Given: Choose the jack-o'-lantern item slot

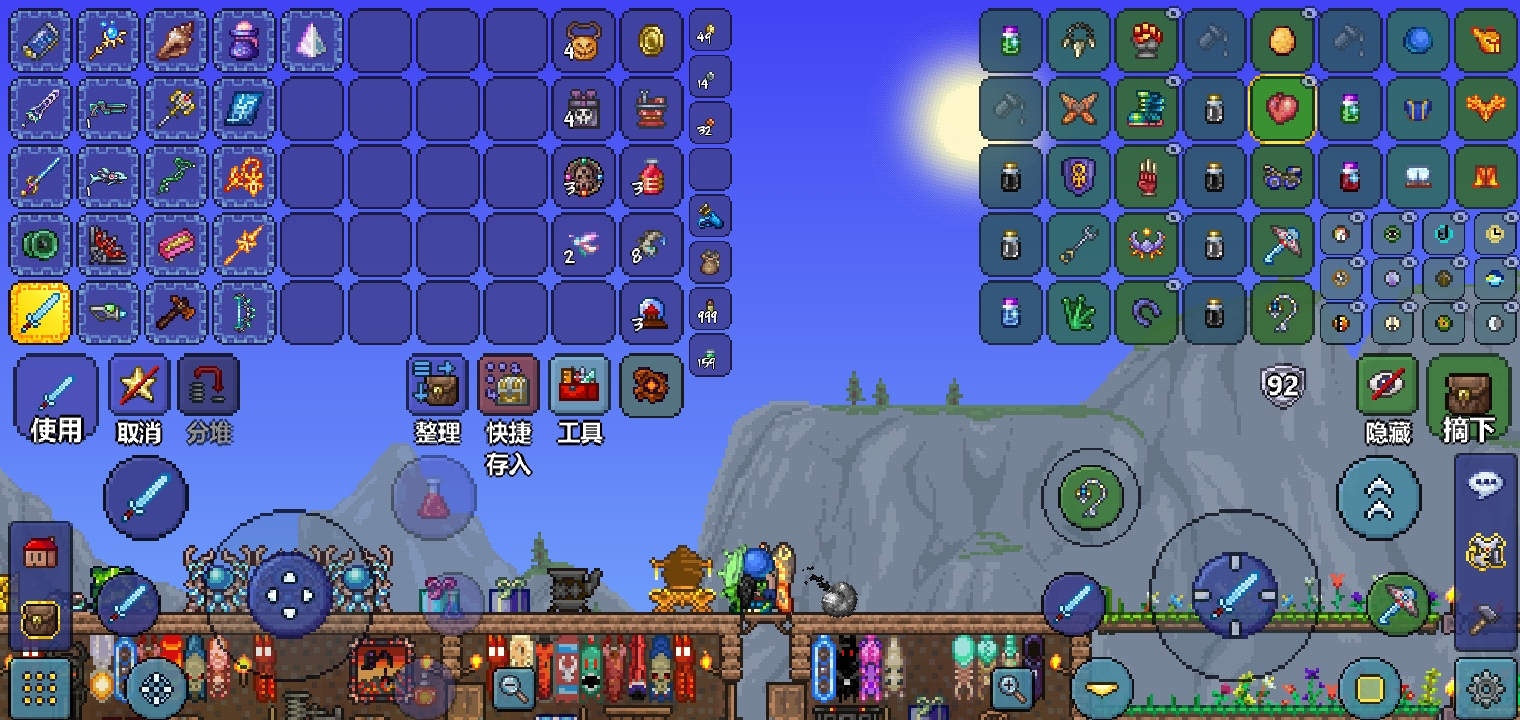Looking at the screenshot, I should (584, 41).
